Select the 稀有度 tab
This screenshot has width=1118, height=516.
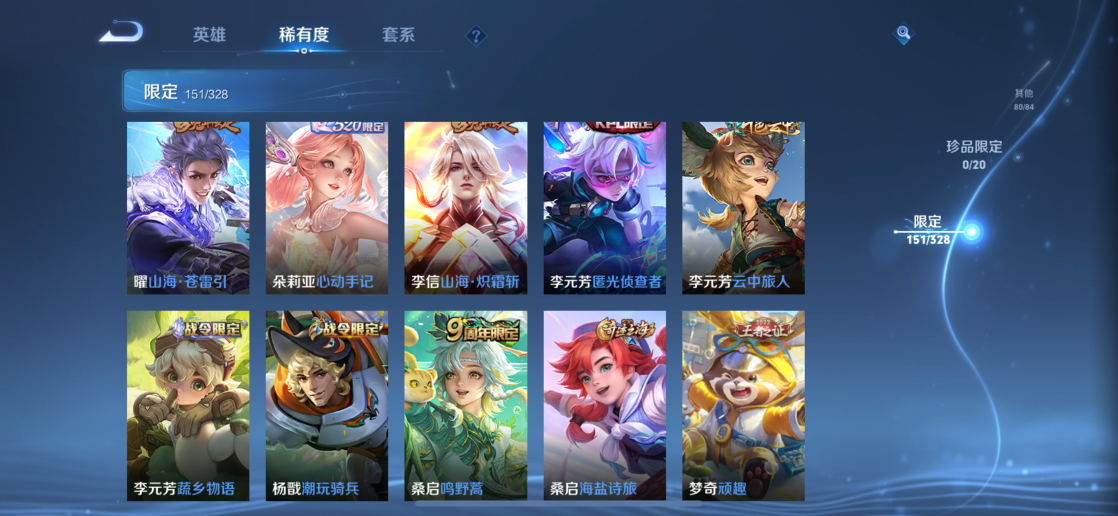tap(304, 35)
